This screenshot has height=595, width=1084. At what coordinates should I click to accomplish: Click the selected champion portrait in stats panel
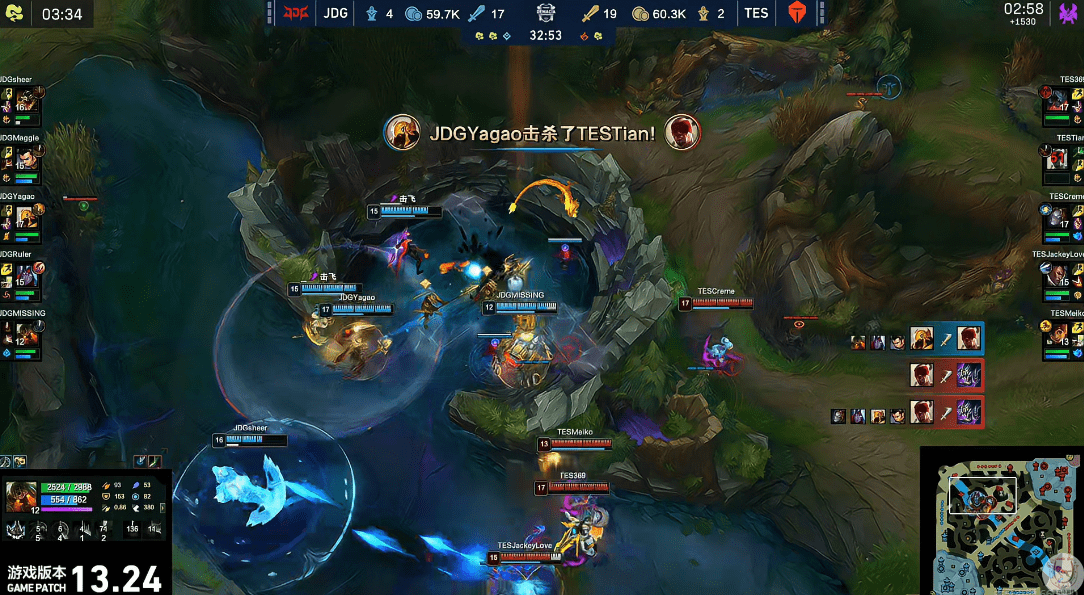pos(23,496)
